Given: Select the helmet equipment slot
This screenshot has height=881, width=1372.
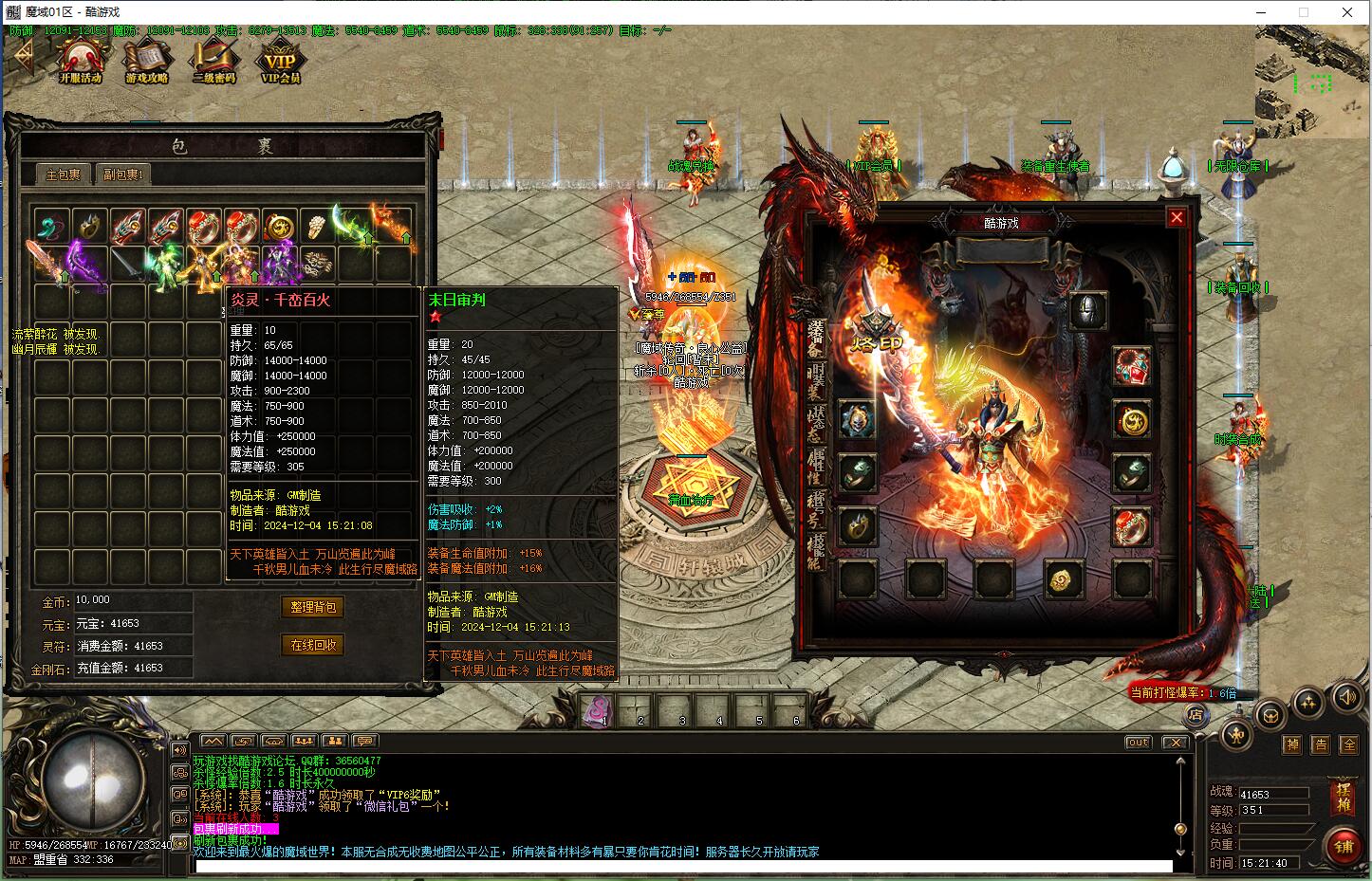Looking at the screenshot, I should 1088,310.
